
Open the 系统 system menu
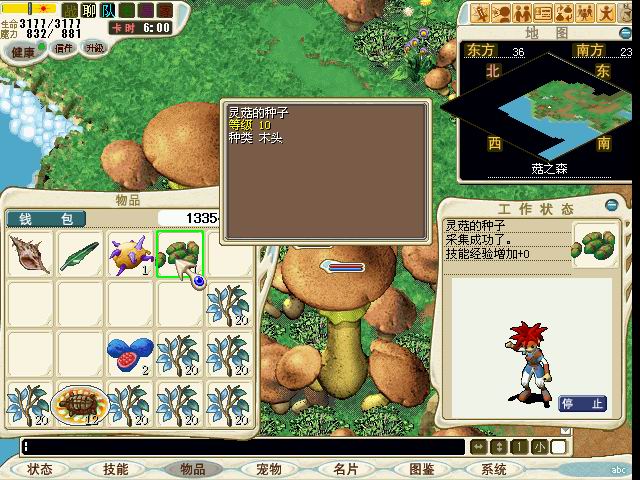494,469
